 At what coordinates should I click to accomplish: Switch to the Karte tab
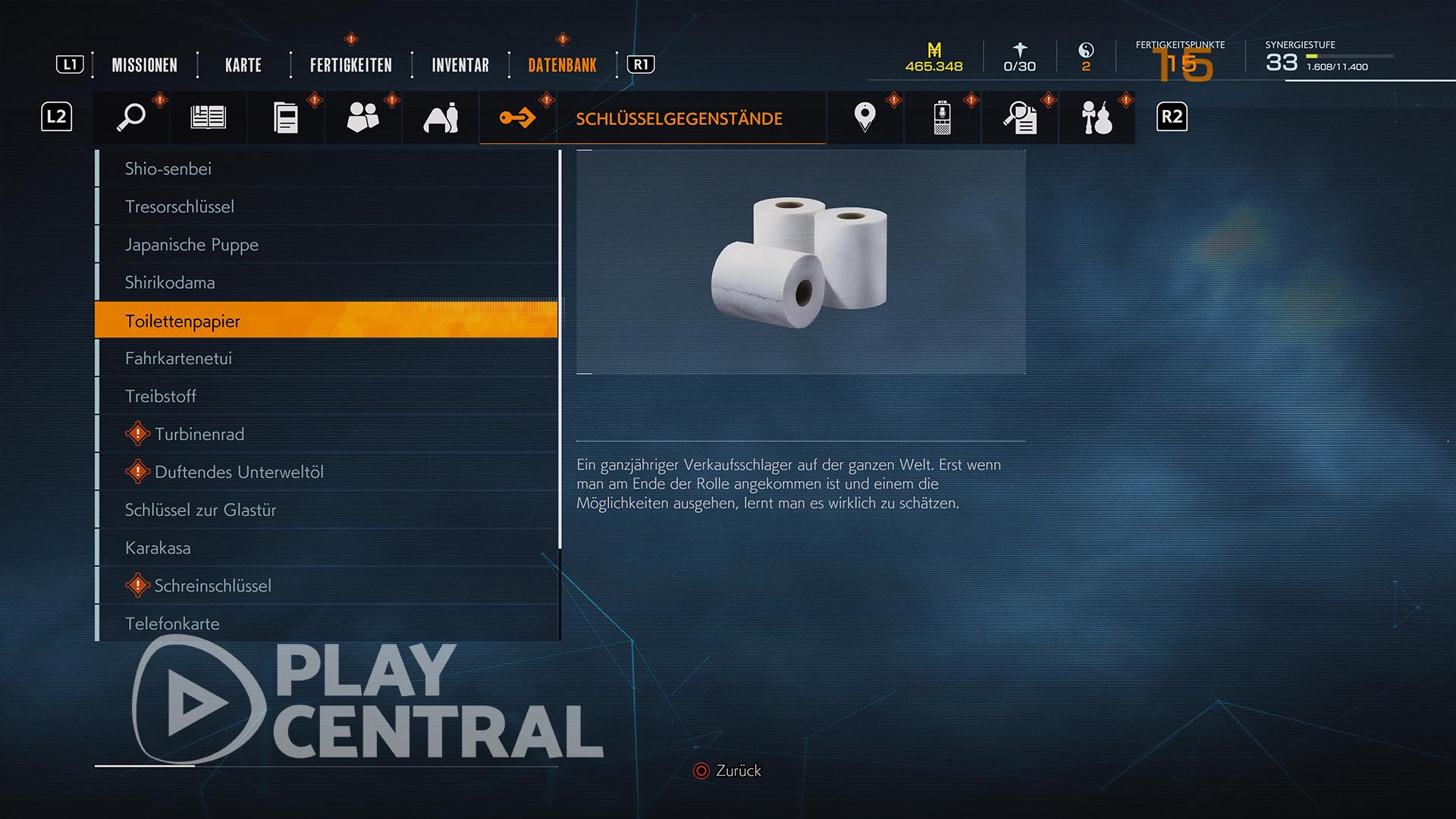pos(243,65)
